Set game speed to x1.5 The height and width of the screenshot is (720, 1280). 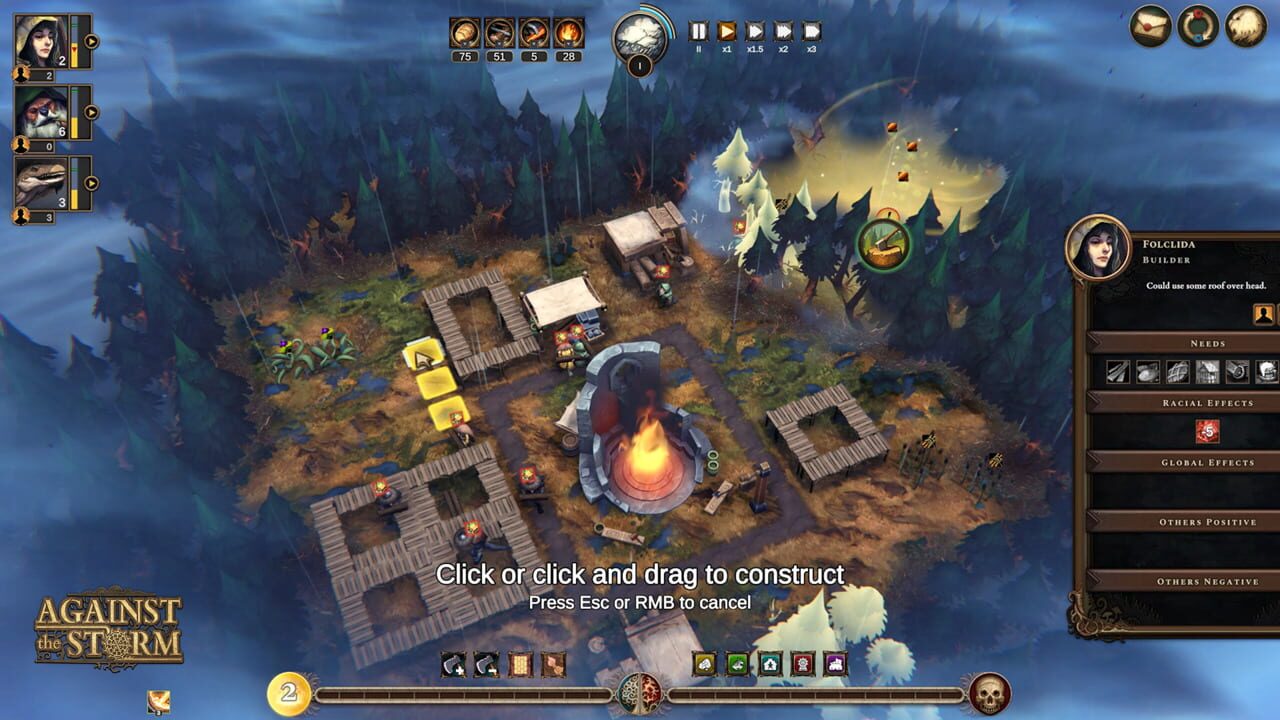[x=755, y=31]
